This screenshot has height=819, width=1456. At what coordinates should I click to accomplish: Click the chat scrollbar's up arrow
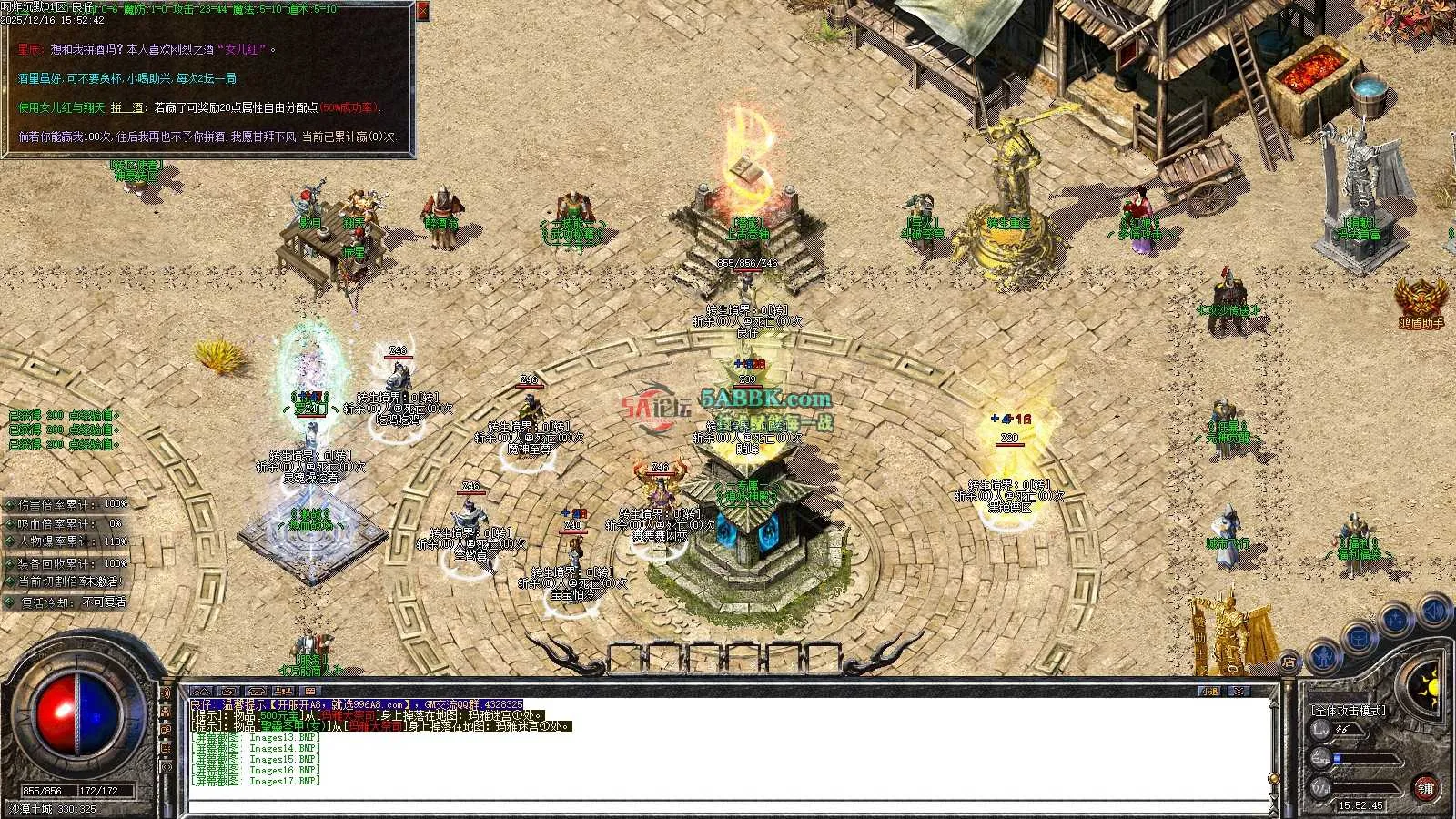click(x=1273, y=704)
